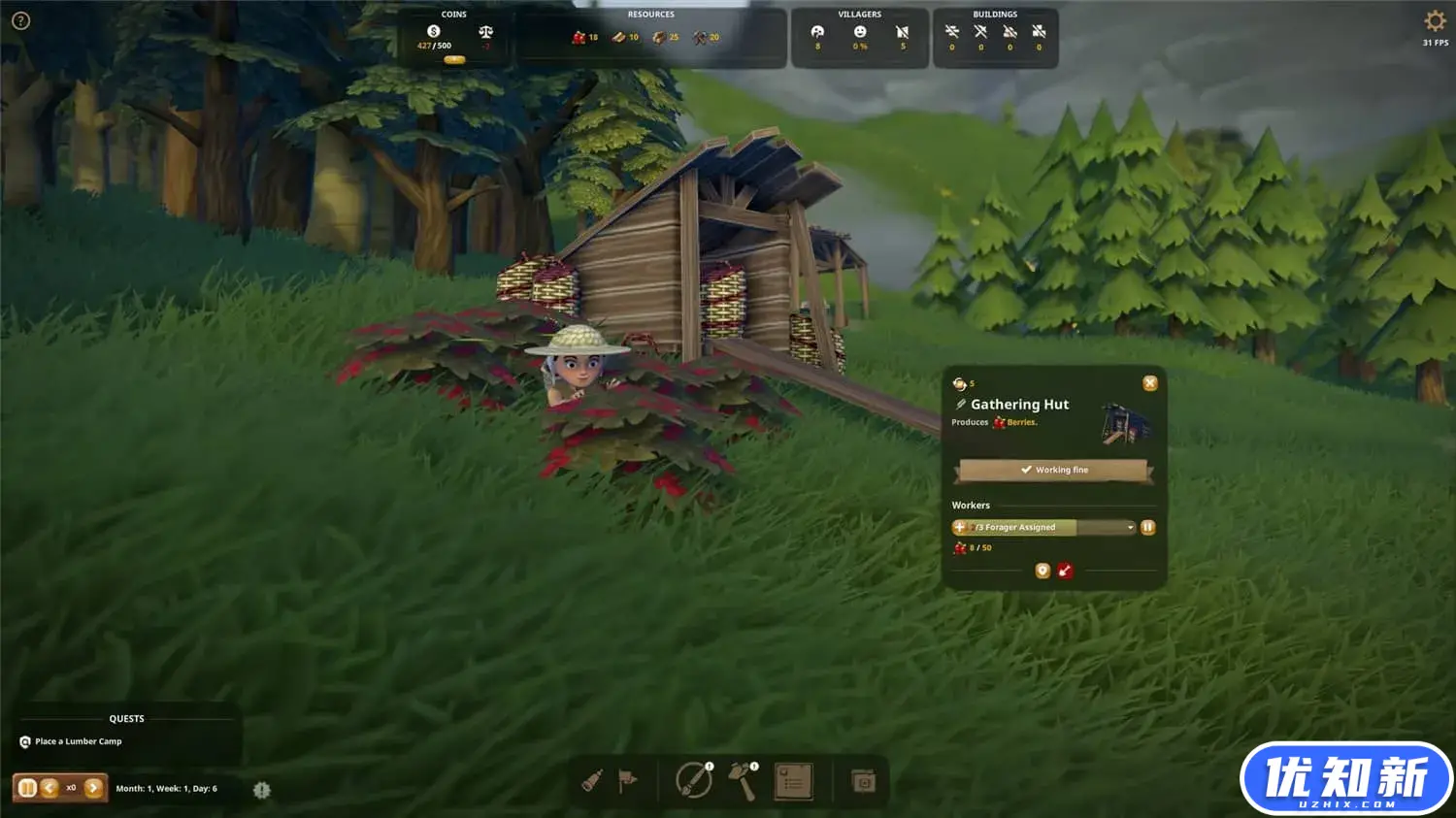Open the hammer build menu

pos(743,780)
